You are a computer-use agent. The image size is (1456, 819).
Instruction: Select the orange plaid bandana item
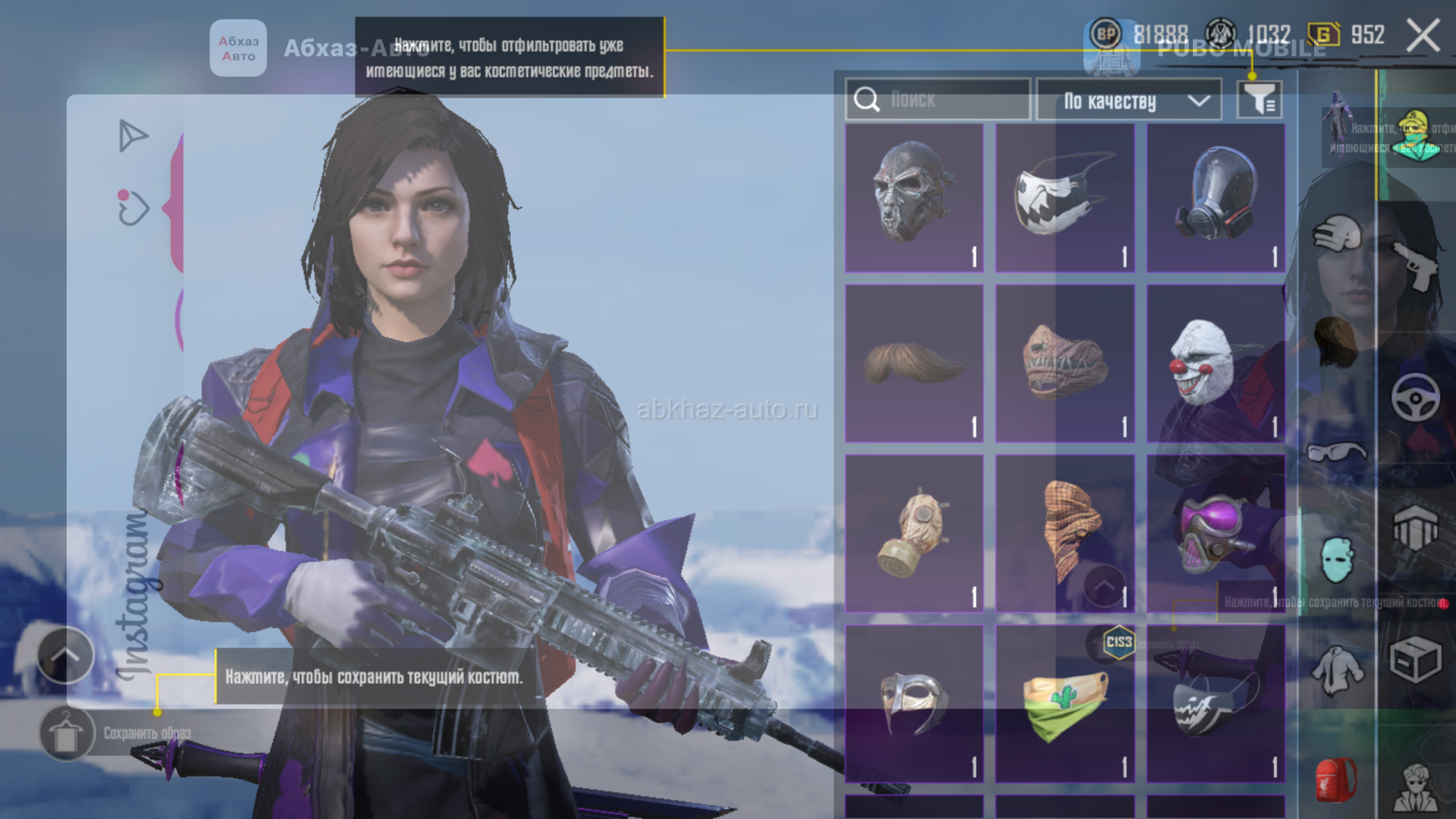pyautogui.click(x=1064, y=533)
